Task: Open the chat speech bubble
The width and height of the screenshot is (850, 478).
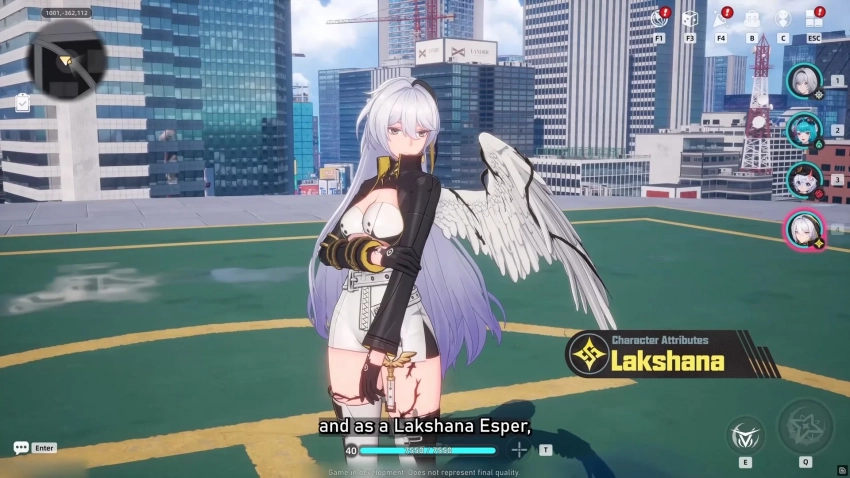Action: click(x=21, y=448)
